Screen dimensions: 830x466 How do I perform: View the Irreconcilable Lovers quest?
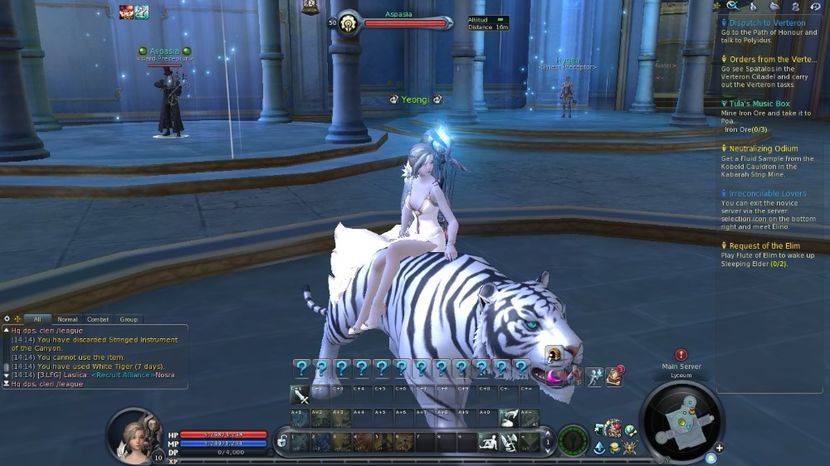pos(770,193)
